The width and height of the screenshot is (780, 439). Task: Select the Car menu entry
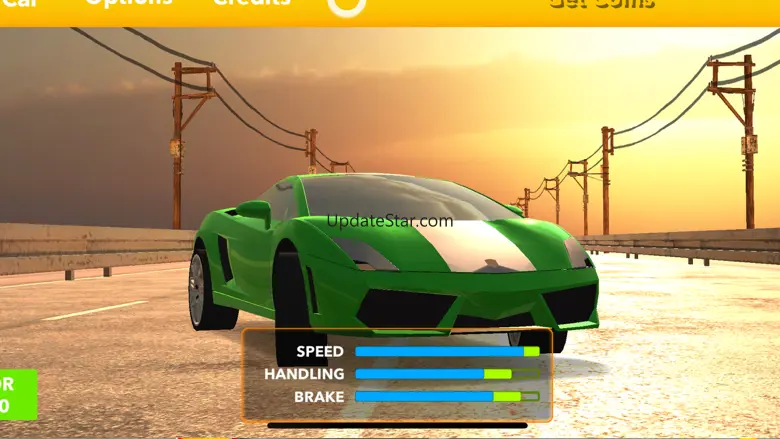[x=18, y=4]
